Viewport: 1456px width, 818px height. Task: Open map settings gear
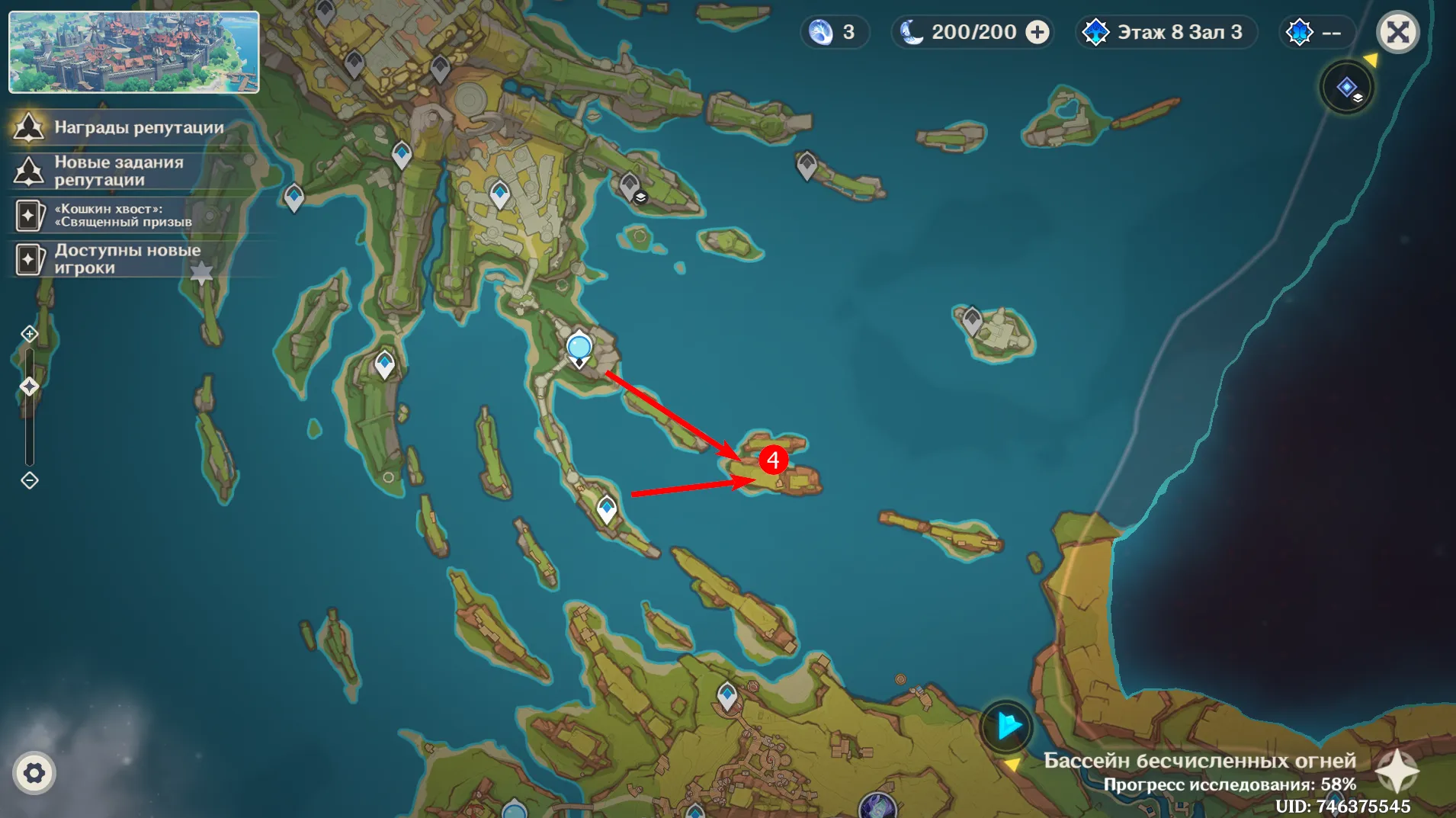[34, 773]
